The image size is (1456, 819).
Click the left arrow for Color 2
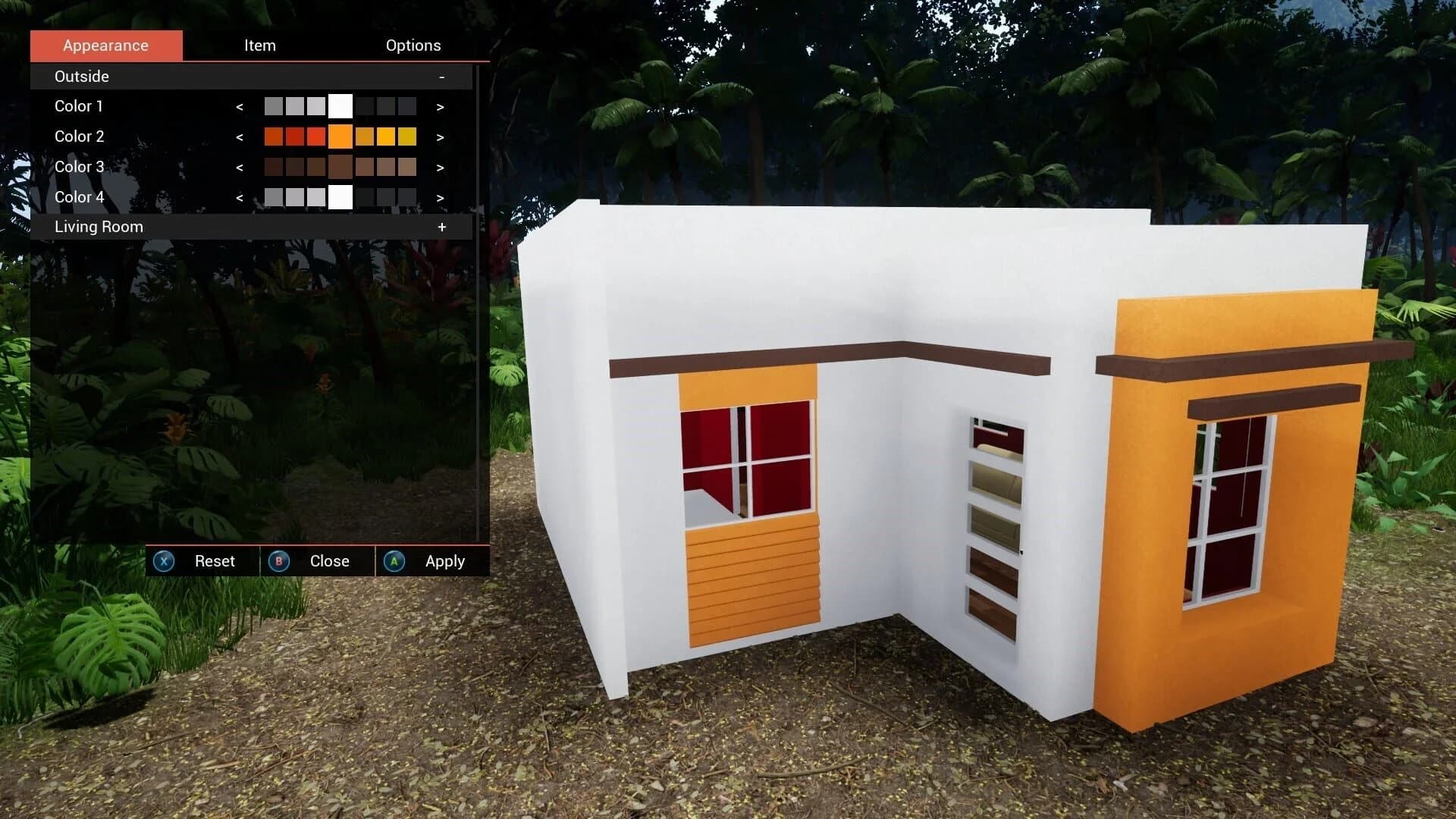(x=240, y=136)
